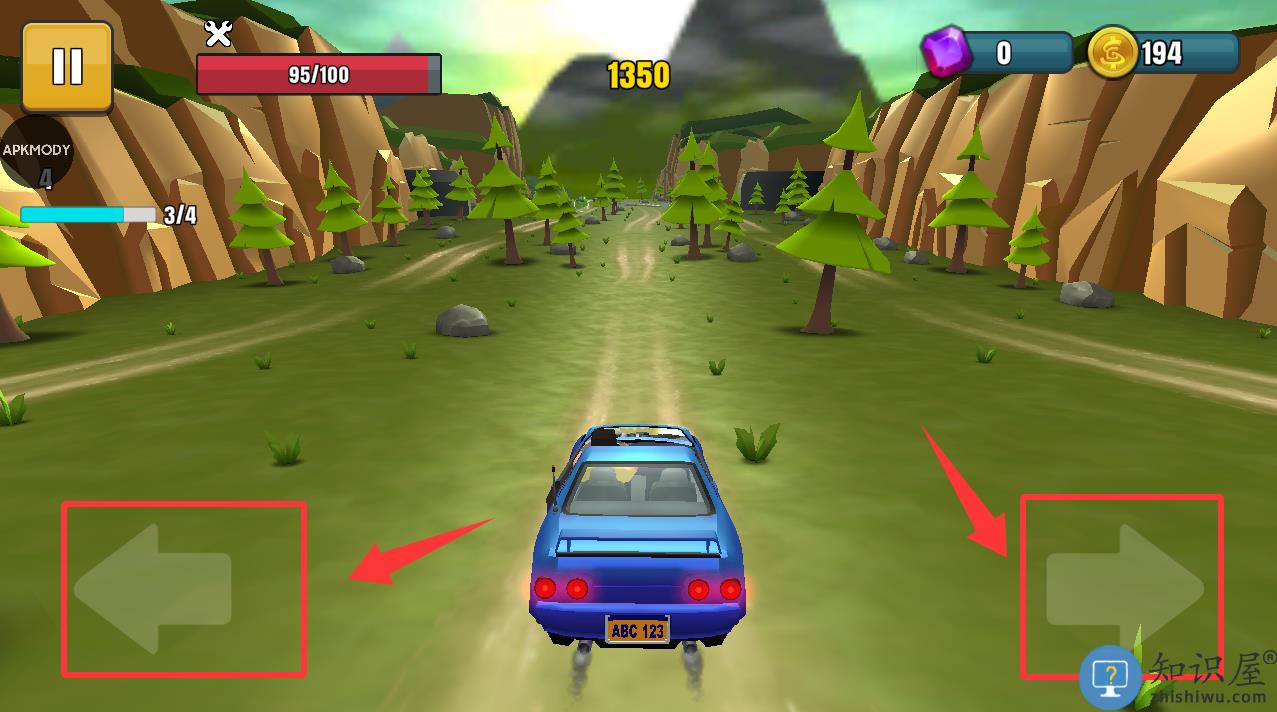Pause the game with the yellow button
Image resolution: width=1277 pixels, height=712 pixels.
pyautogui.click(x=67, y=67)
